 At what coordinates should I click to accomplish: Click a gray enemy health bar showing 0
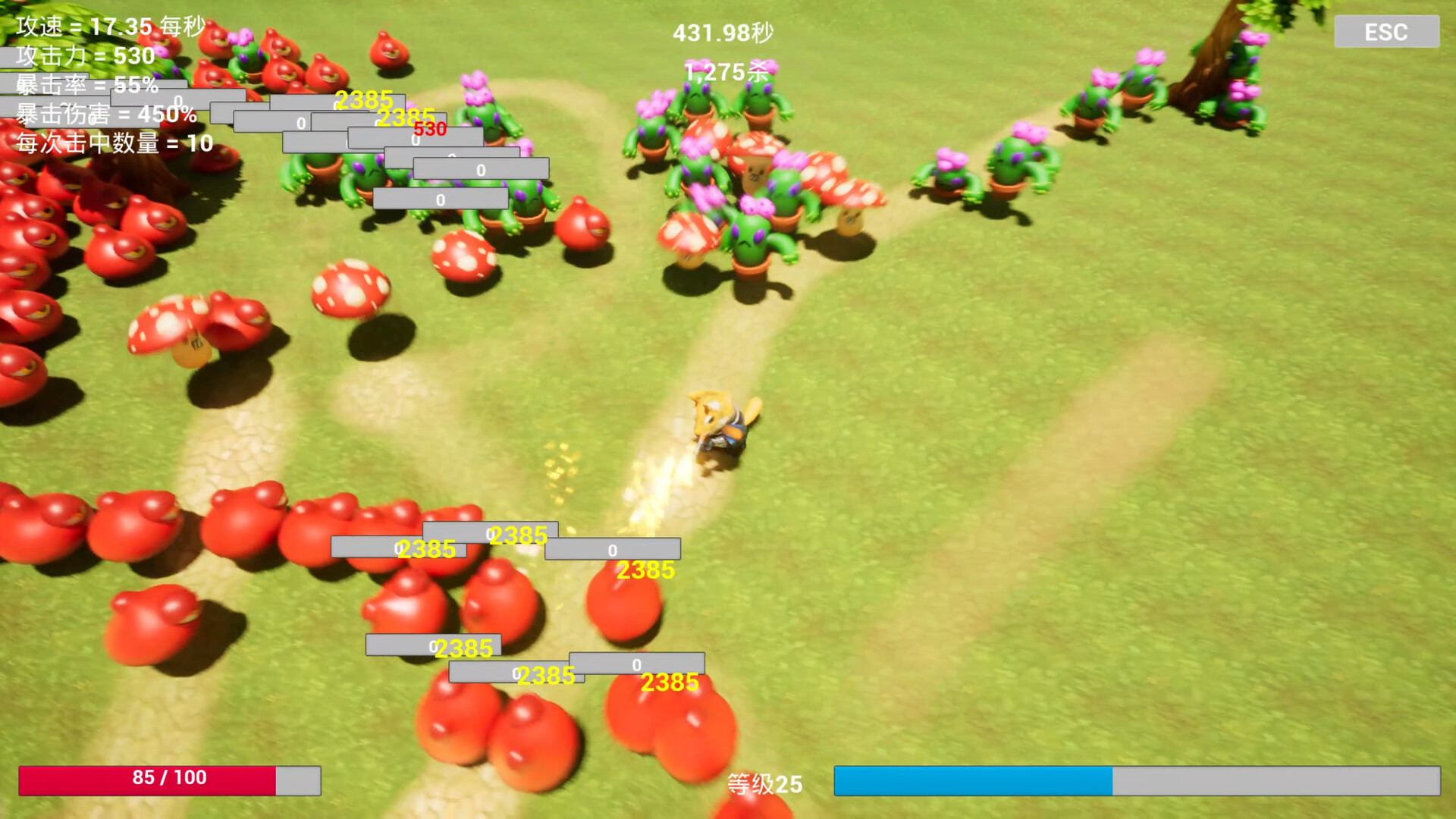pos(440,198)
